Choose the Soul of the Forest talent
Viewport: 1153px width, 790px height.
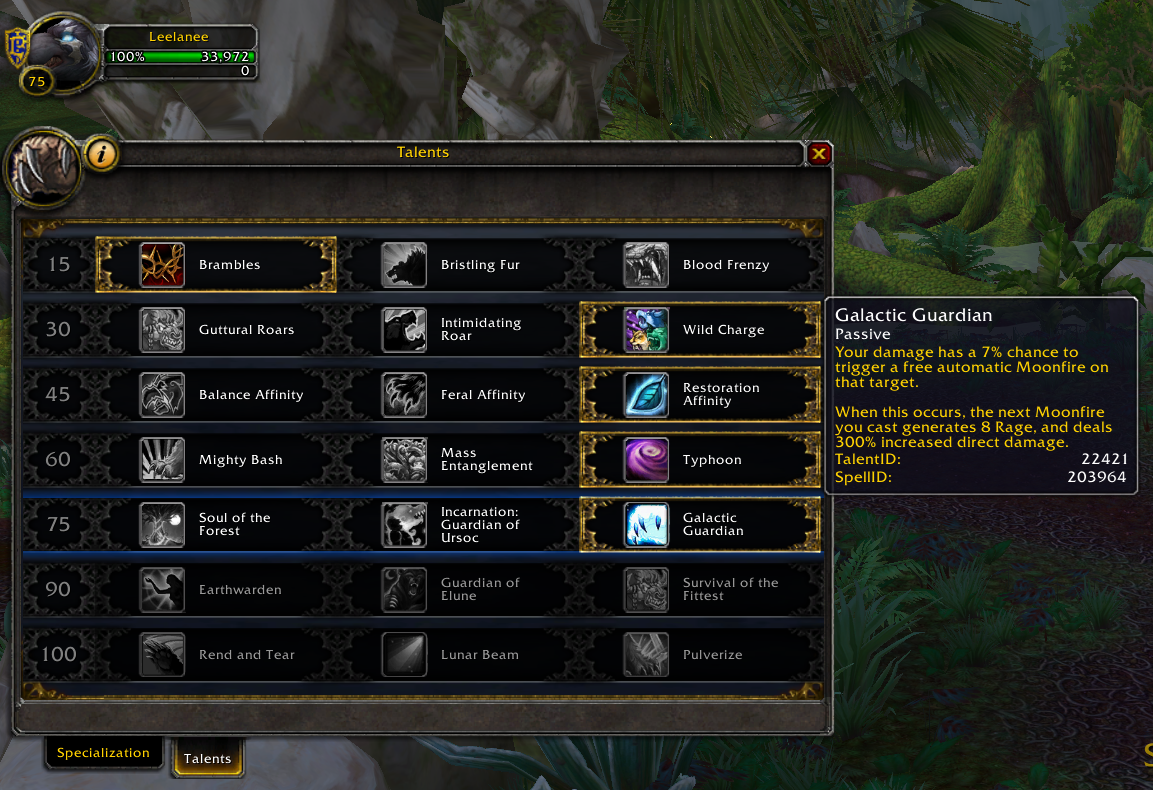coord(216,525)
